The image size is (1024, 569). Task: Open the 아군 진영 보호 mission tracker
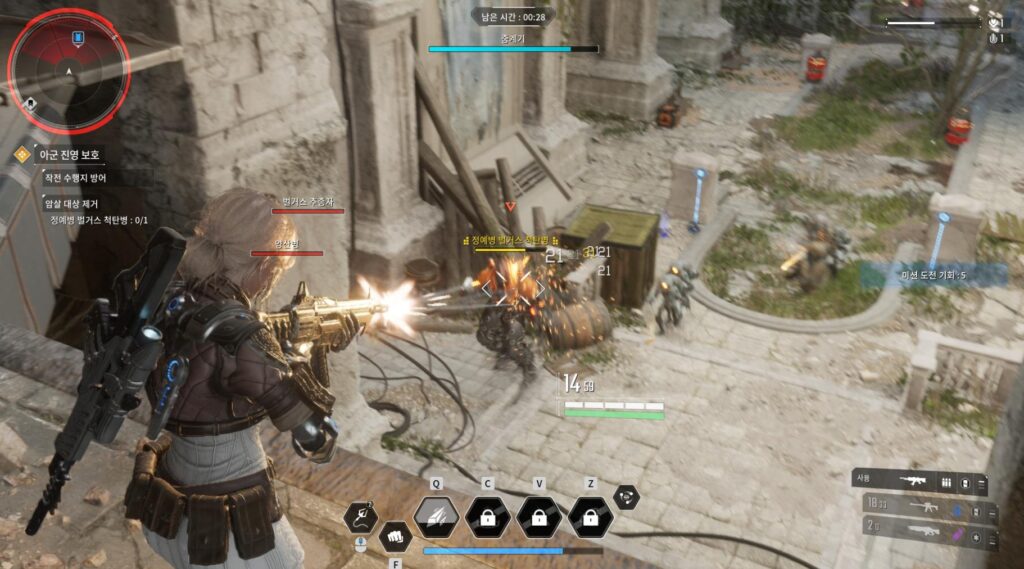coord(63,156)
